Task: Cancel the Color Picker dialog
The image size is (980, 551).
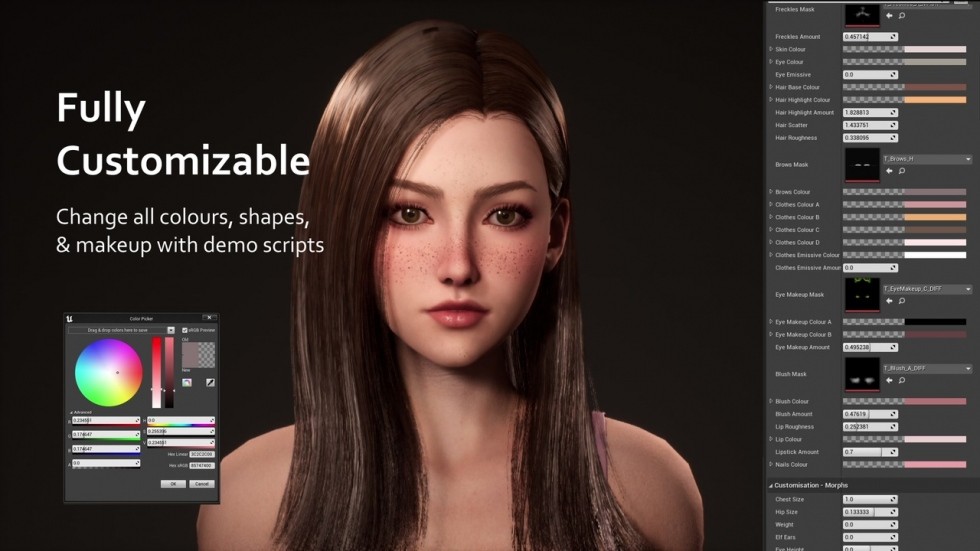Action: [x=201, y=483]
